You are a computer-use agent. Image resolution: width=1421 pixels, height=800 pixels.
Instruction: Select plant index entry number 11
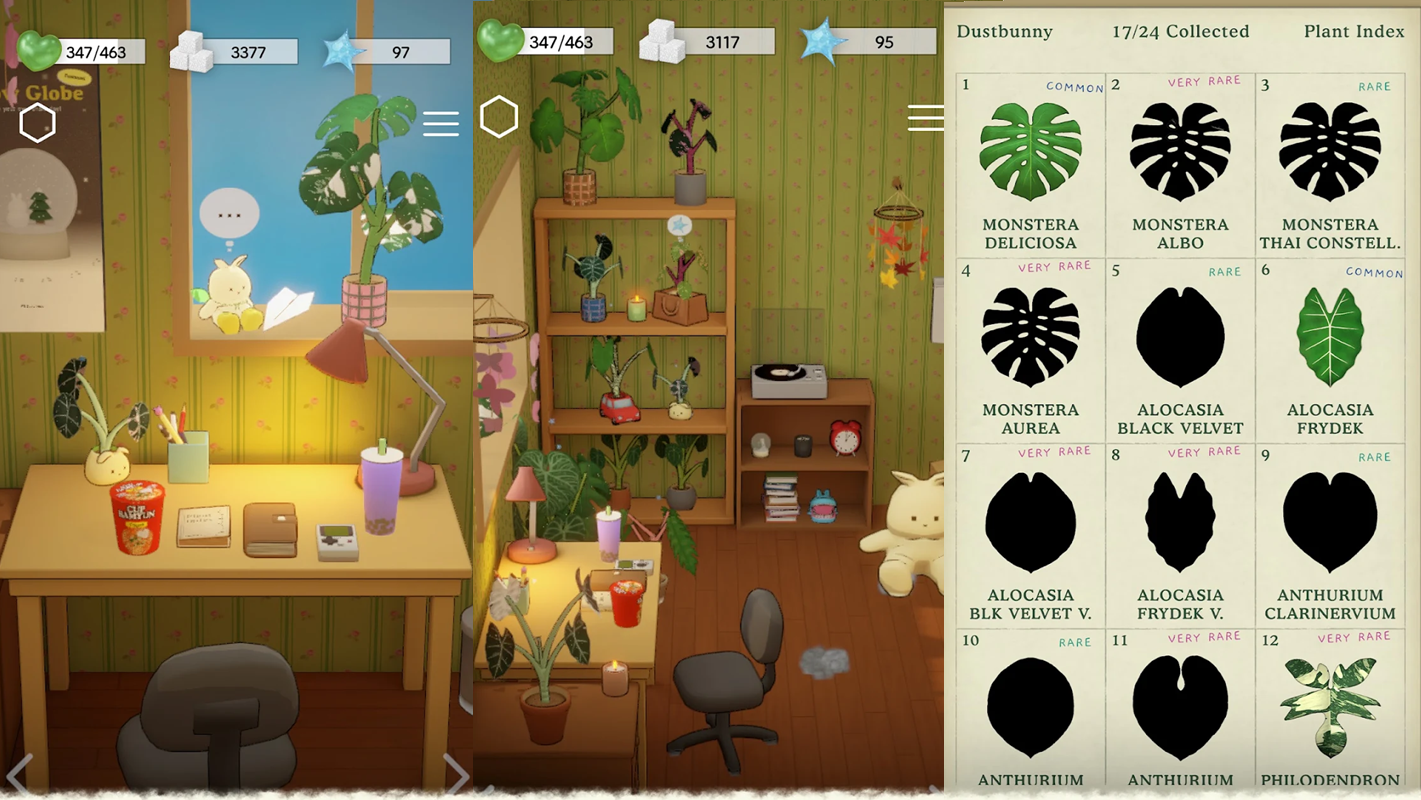[x=1180, y=710]
